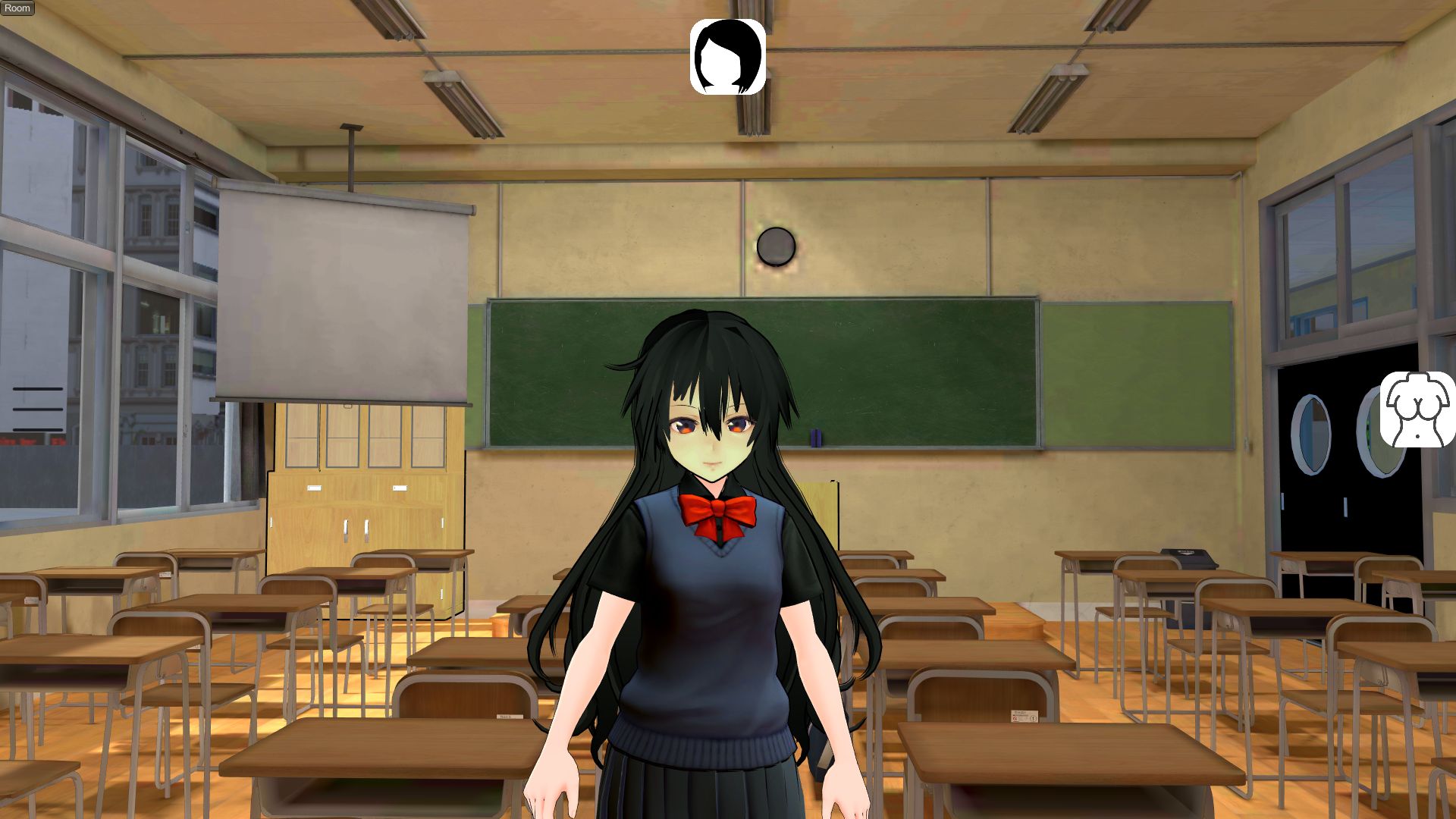Click the wooden storage cabinet
The width and height of the screenshot is (1456, 819).
[x=356, y=516]
